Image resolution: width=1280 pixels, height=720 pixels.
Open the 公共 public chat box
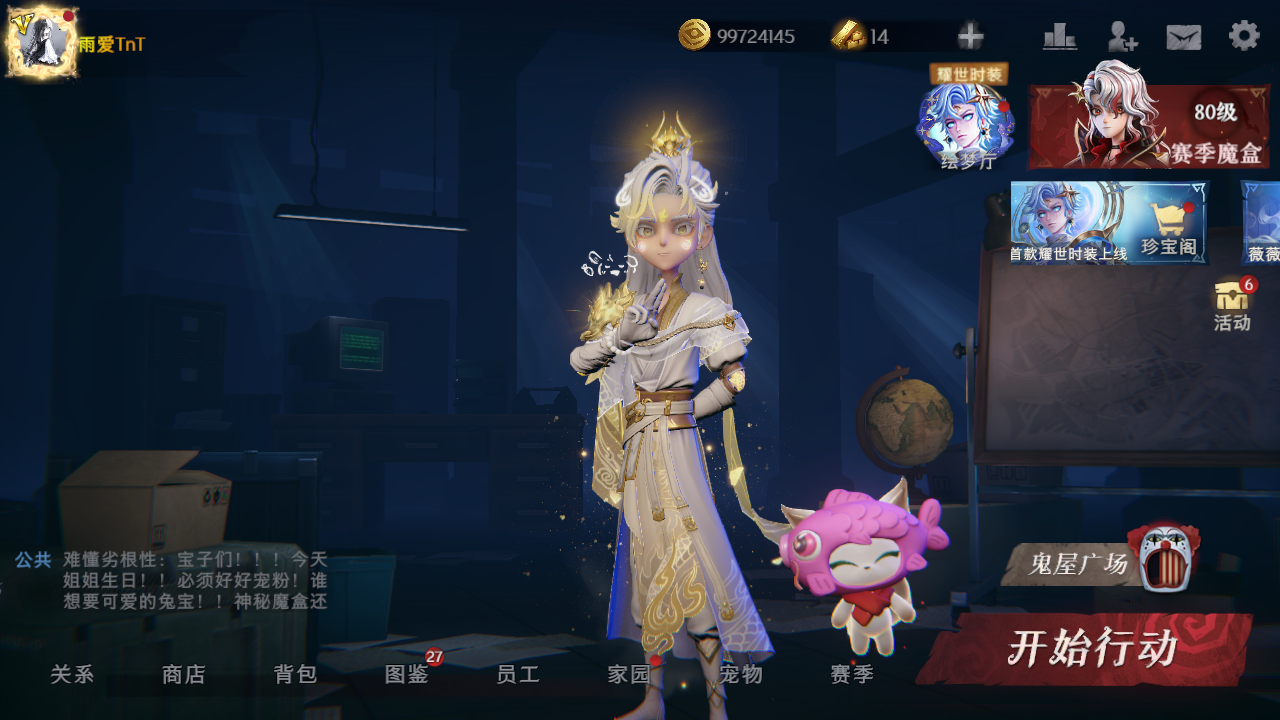tap(170, 580)
